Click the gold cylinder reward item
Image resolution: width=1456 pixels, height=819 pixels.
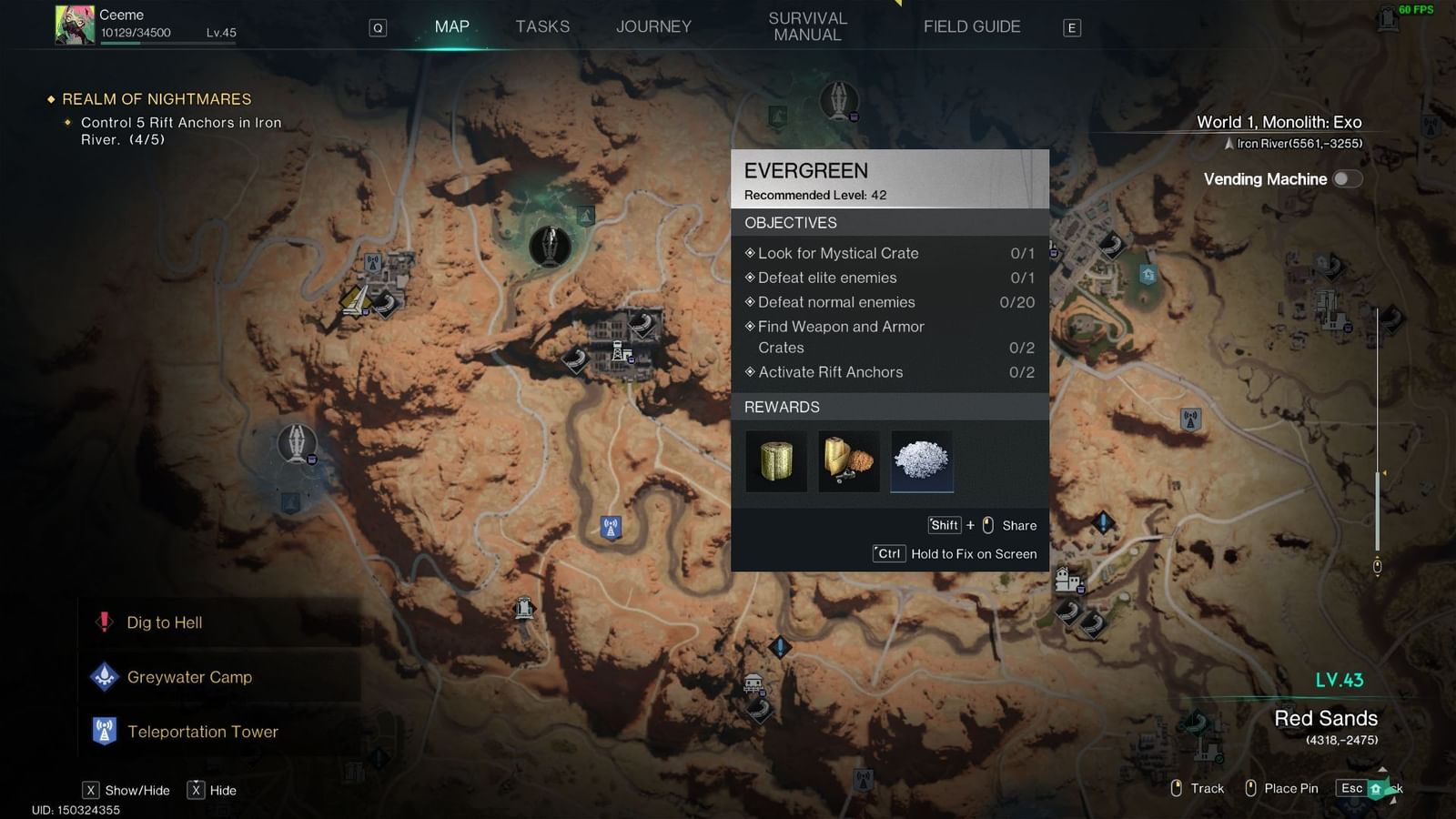click(x=776, y=461)
